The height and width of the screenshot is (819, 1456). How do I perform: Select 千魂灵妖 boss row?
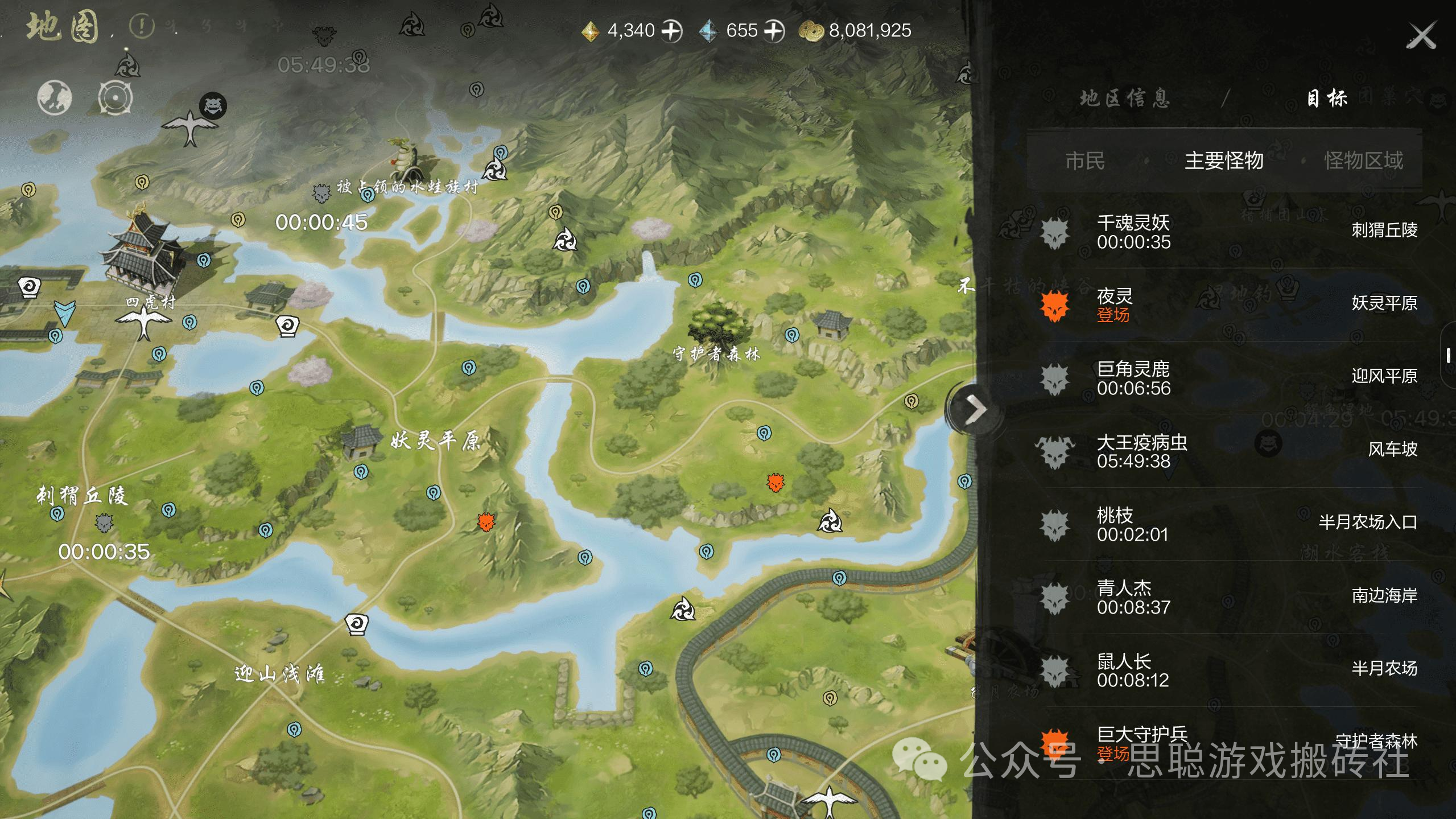(x=1229, y=232)
